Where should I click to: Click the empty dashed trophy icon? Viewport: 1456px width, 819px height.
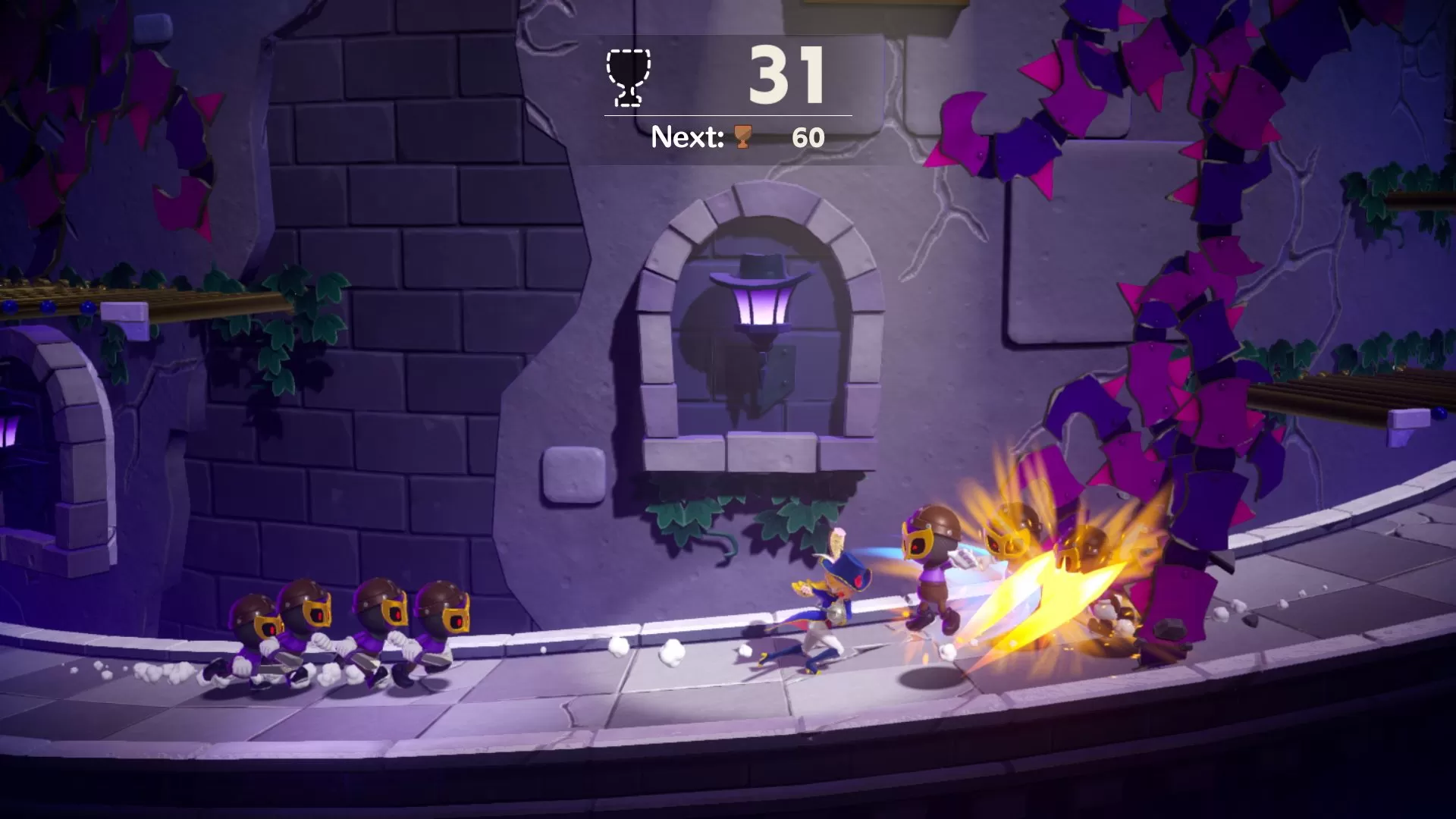628,77
